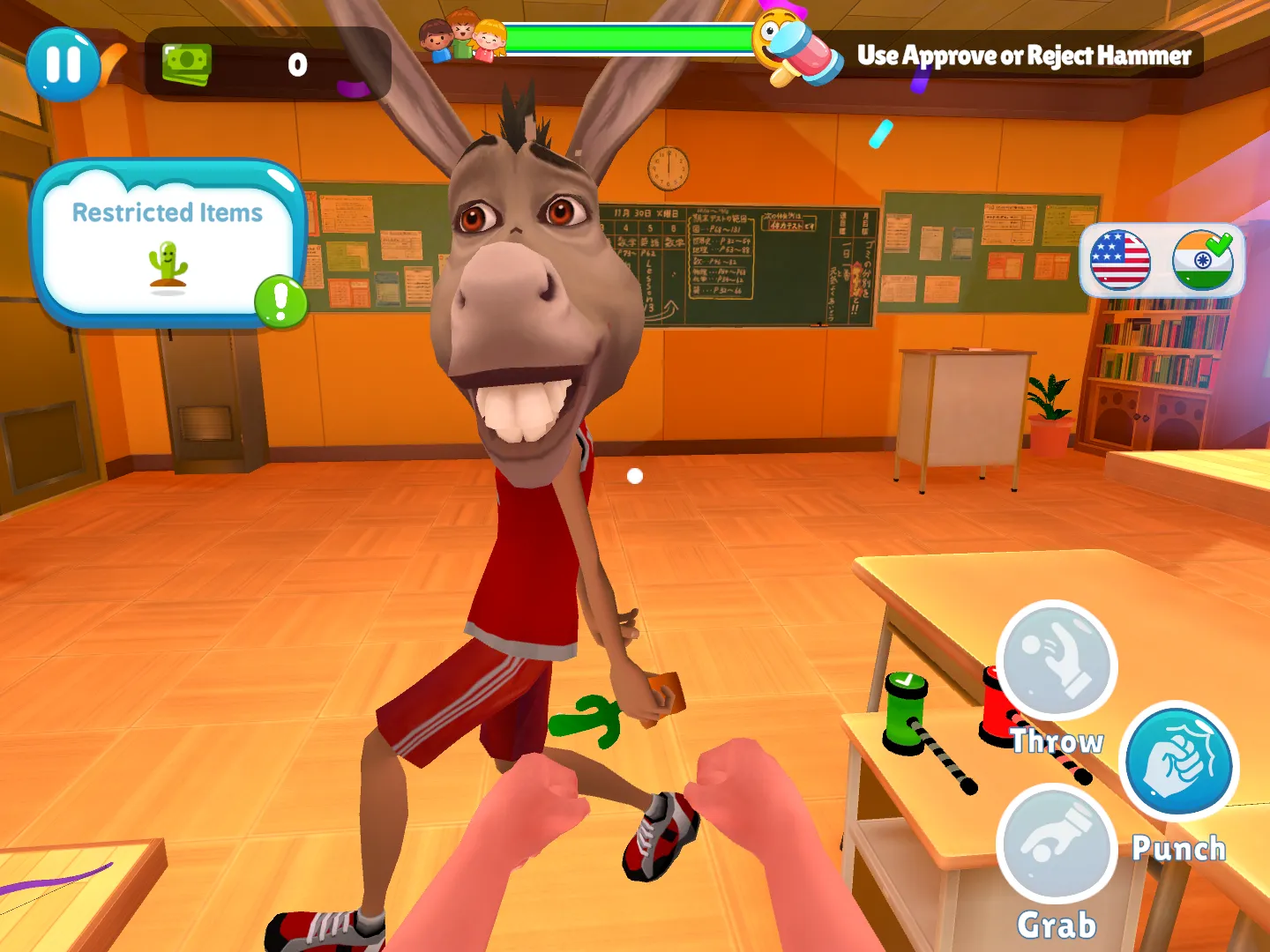Tap the Pause button
The height and width of the screenshot is (952, 1270).
click(62, 63)
